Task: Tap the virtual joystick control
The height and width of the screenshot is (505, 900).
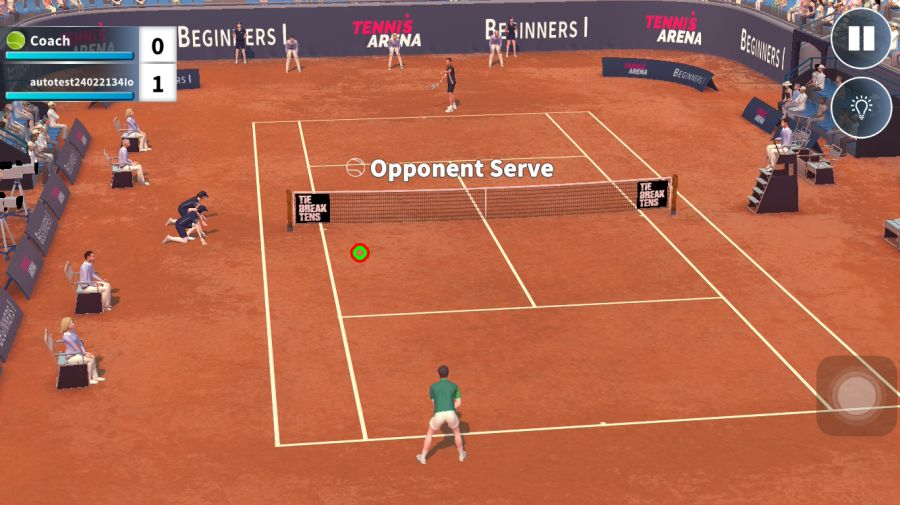Action: click(856, 395)
